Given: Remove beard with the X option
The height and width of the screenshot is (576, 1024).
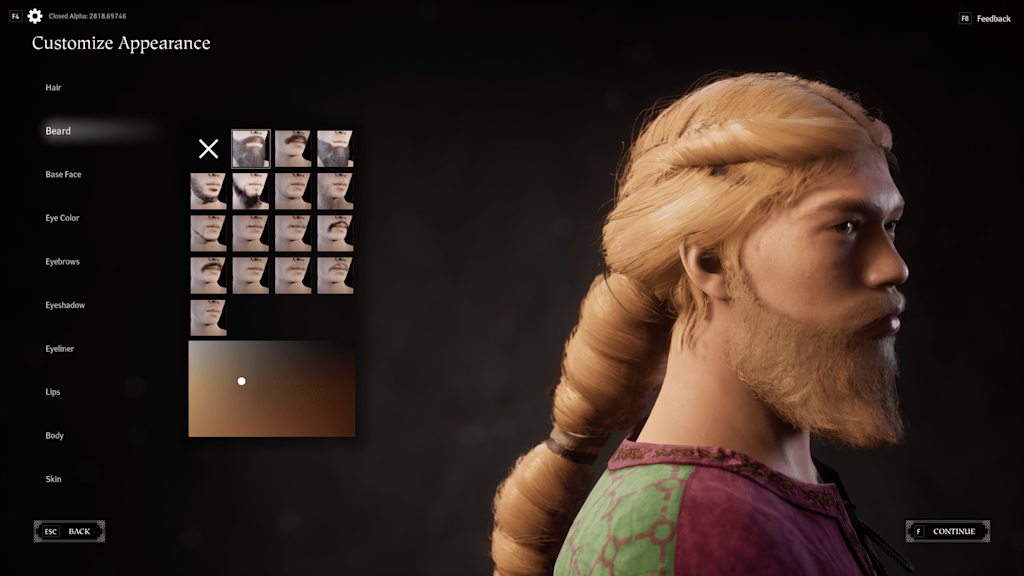Looking at the screenshot, I should [208, 149].
